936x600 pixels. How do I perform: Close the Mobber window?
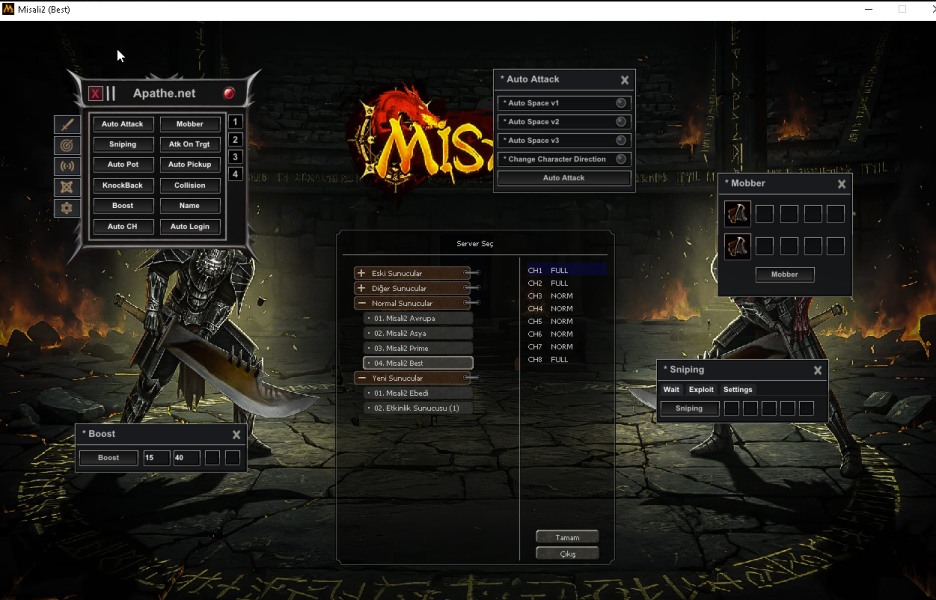coord(842,184)
